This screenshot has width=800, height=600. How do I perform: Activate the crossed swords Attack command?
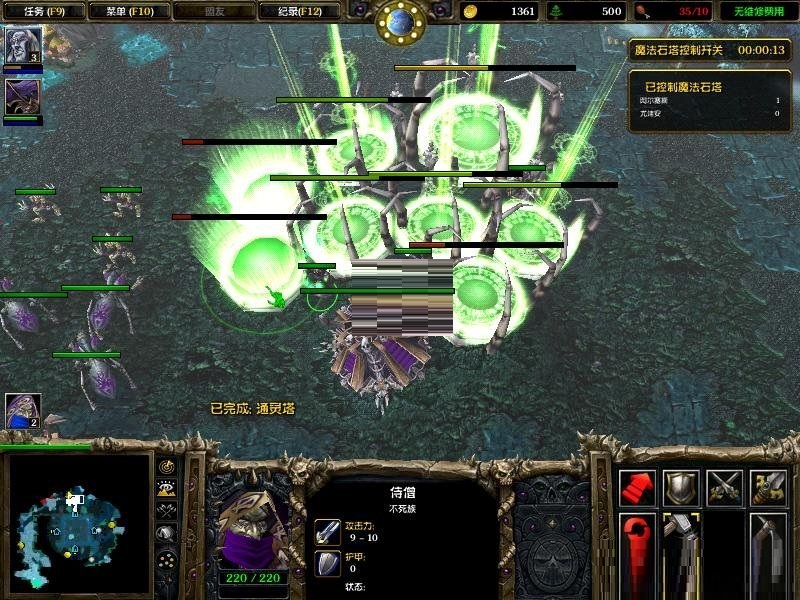pyautogui.click(x=725, y=487)
